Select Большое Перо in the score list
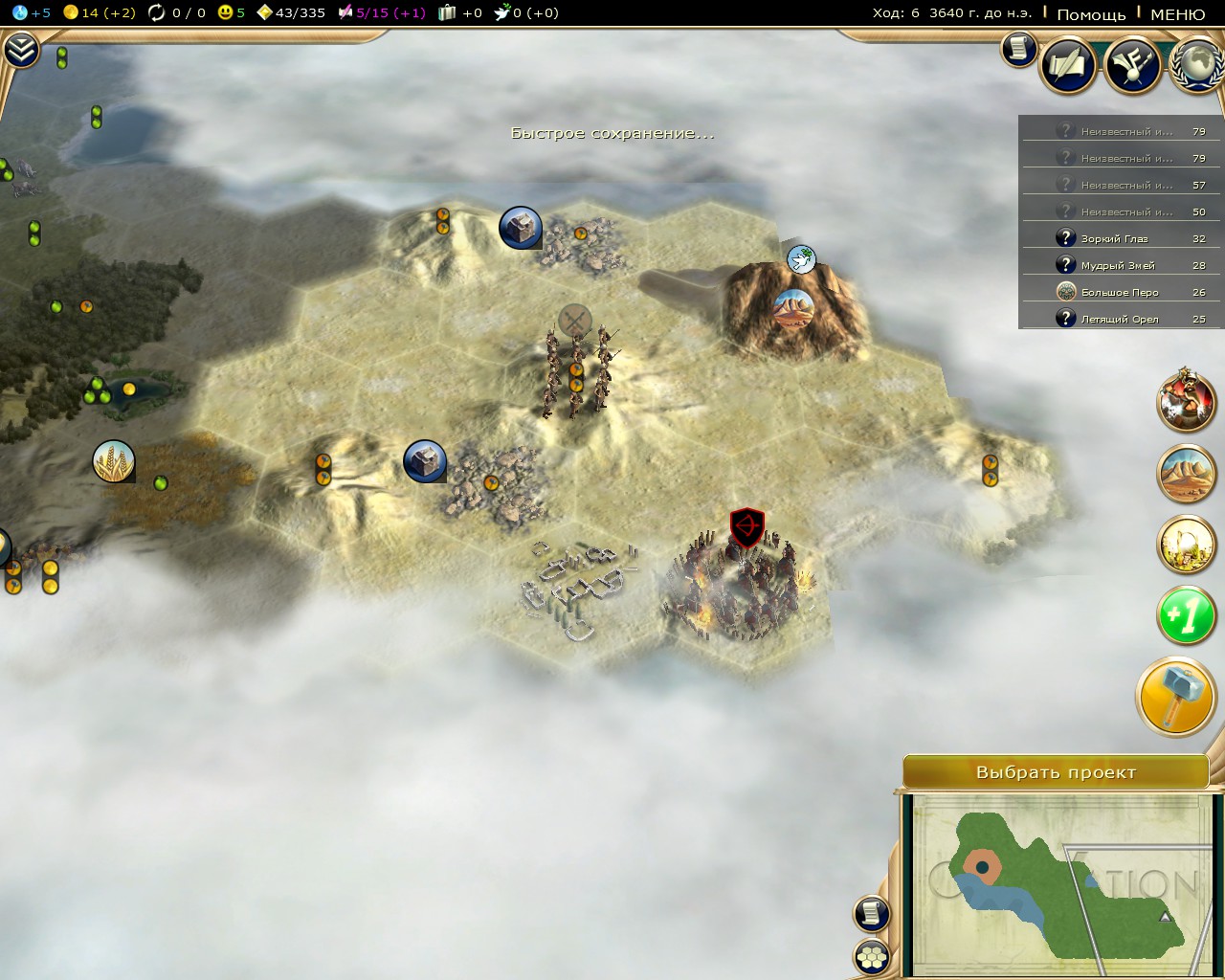The width and height of the screenshot is (1225, 980). point(1120,292)
